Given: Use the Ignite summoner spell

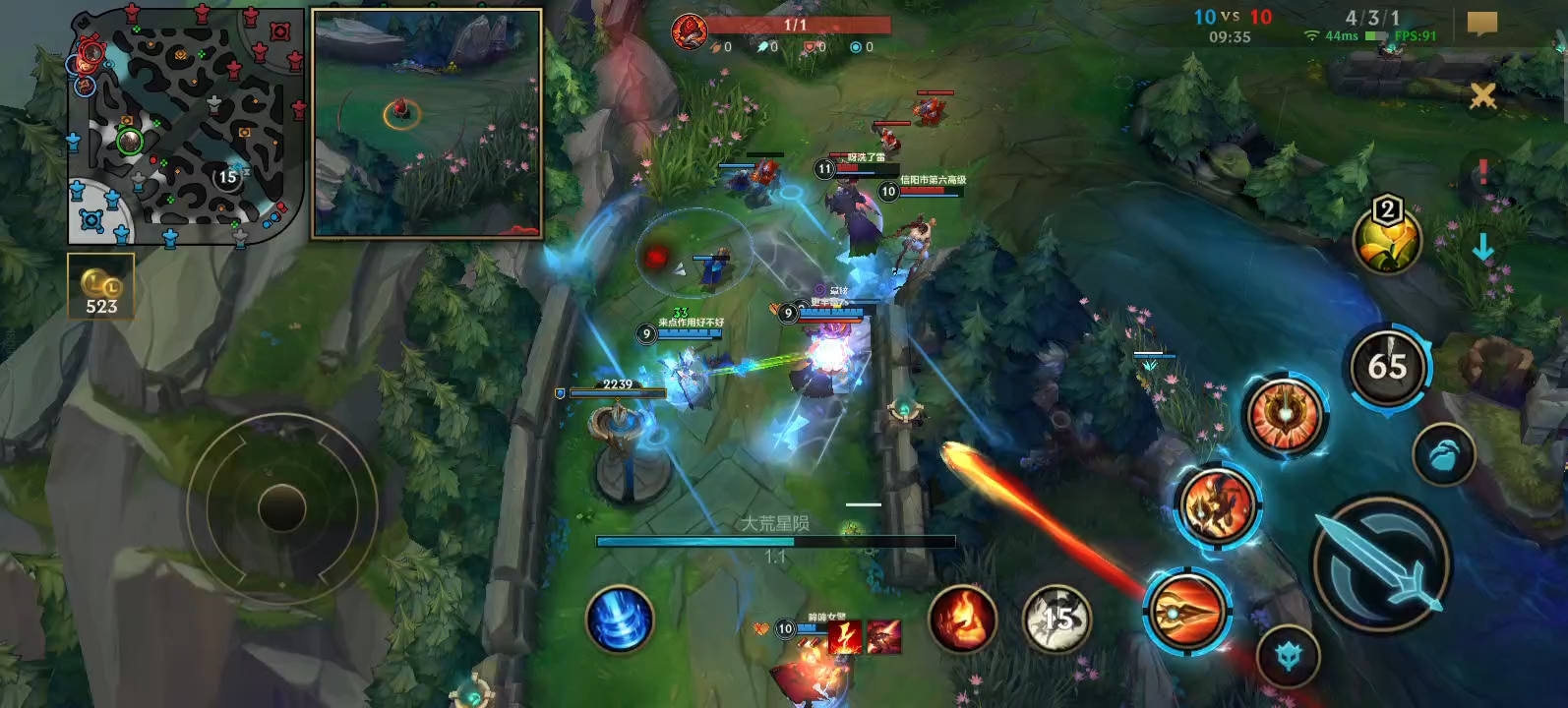Looking at the screenshot, I should (962, 619).
